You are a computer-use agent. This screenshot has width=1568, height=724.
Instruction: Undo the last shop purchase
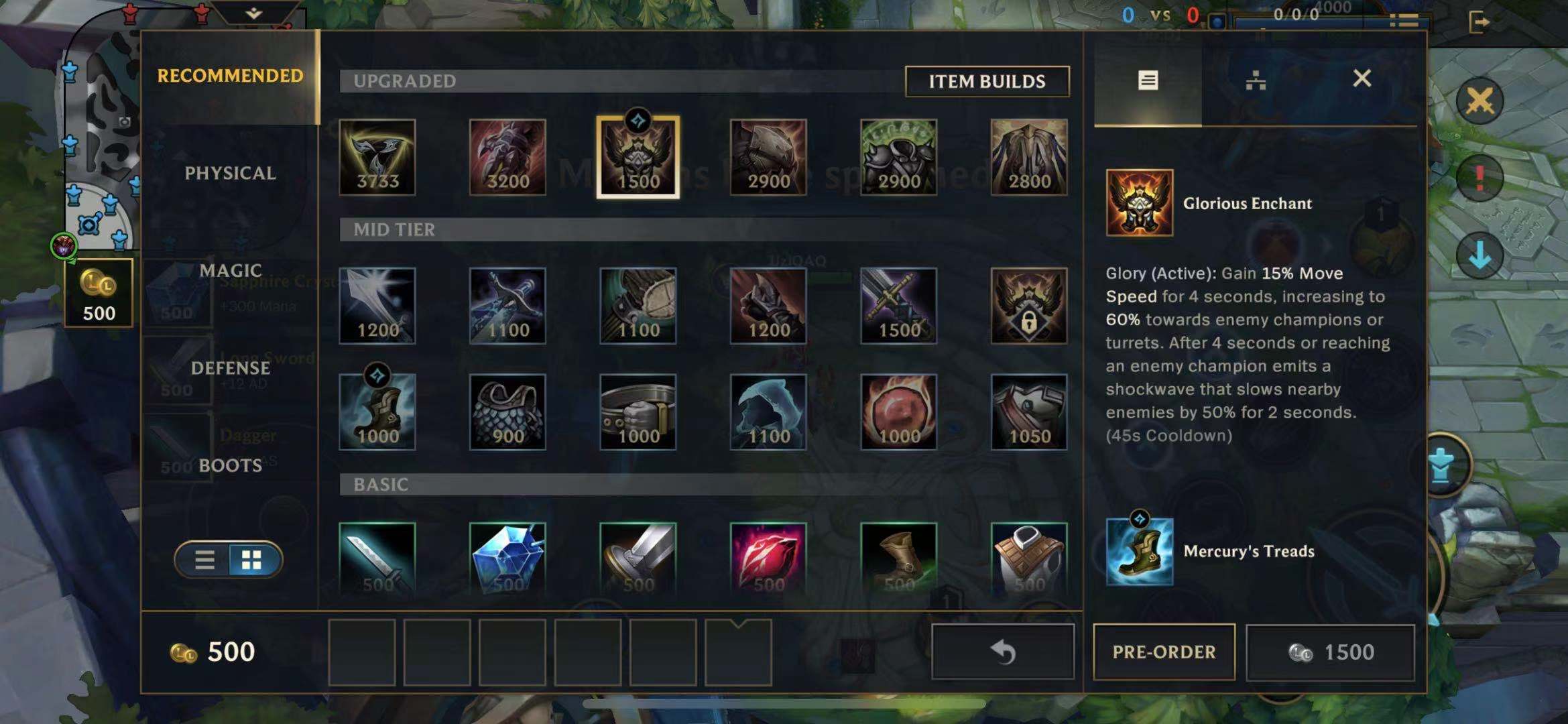click(x=1002, y=652)
